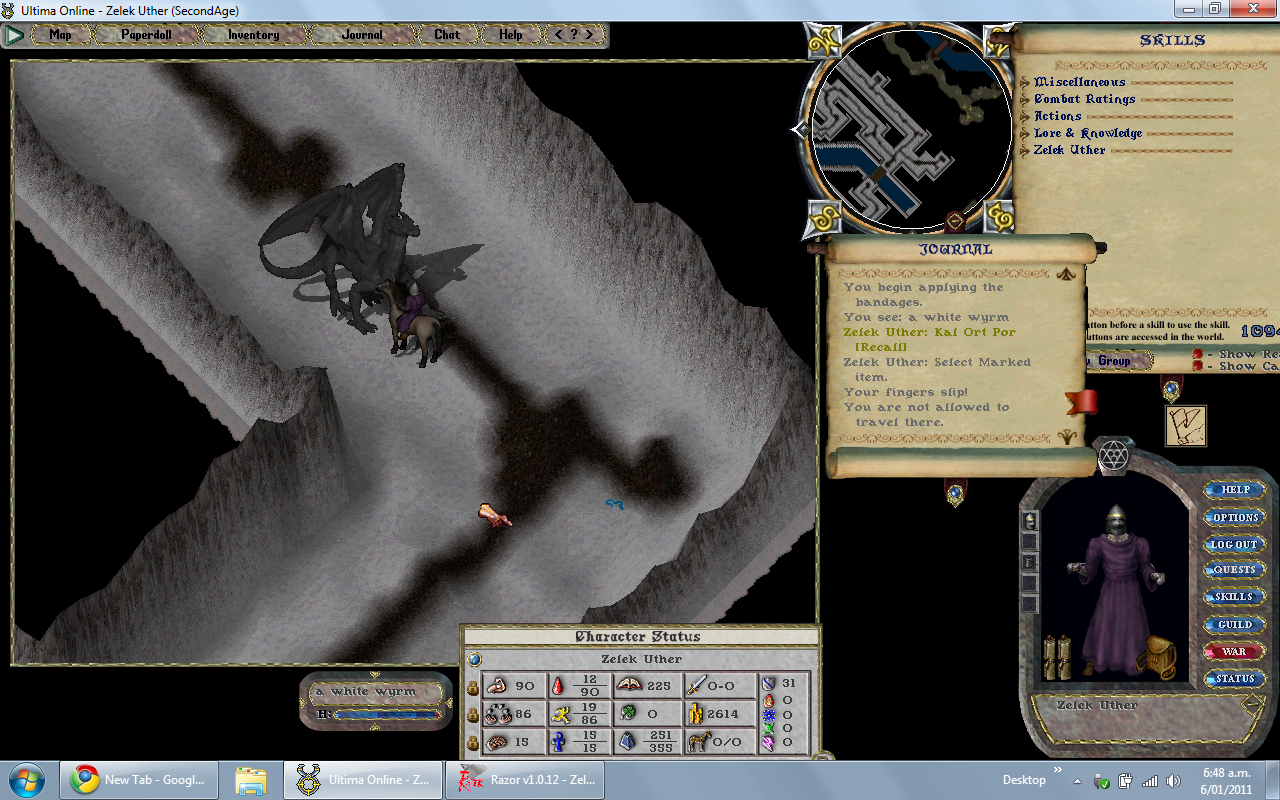Image resolution: width=1280 pixels, height=800 pixels.
Task: Open the backpack on the paperdoll
Action: (x=1159, y=655)
